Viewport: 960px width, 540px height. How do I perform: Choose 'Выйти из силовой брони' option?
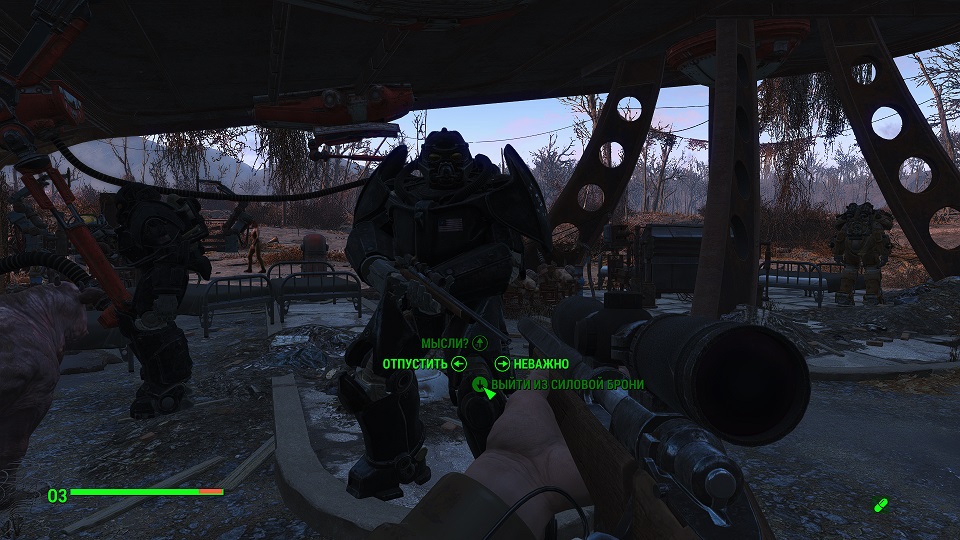[566, 384]
